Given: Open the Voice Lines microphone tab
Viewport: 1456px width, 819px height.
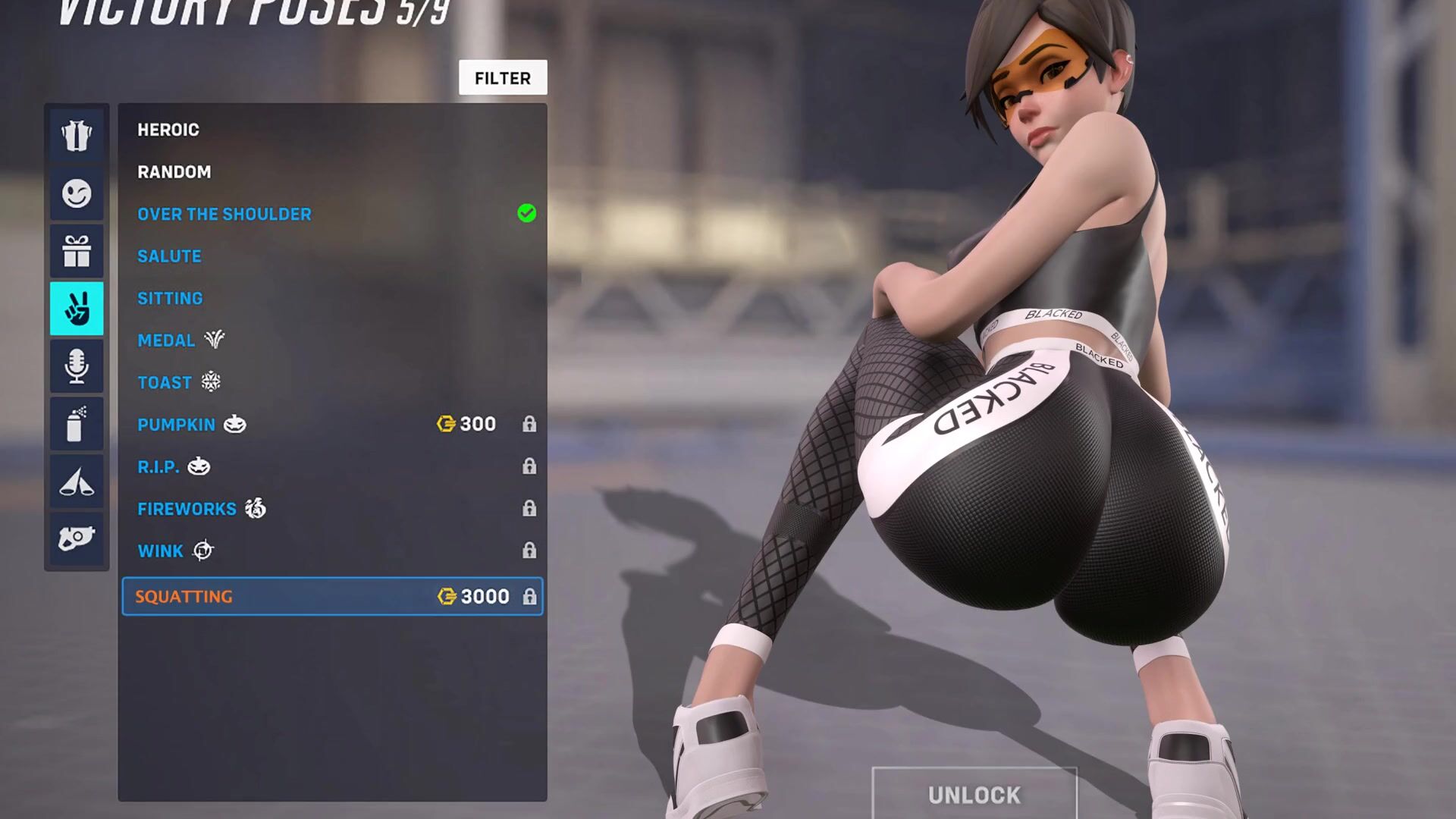Looking at the screenshot, I should pyautogui.click(x=77, y=366).
